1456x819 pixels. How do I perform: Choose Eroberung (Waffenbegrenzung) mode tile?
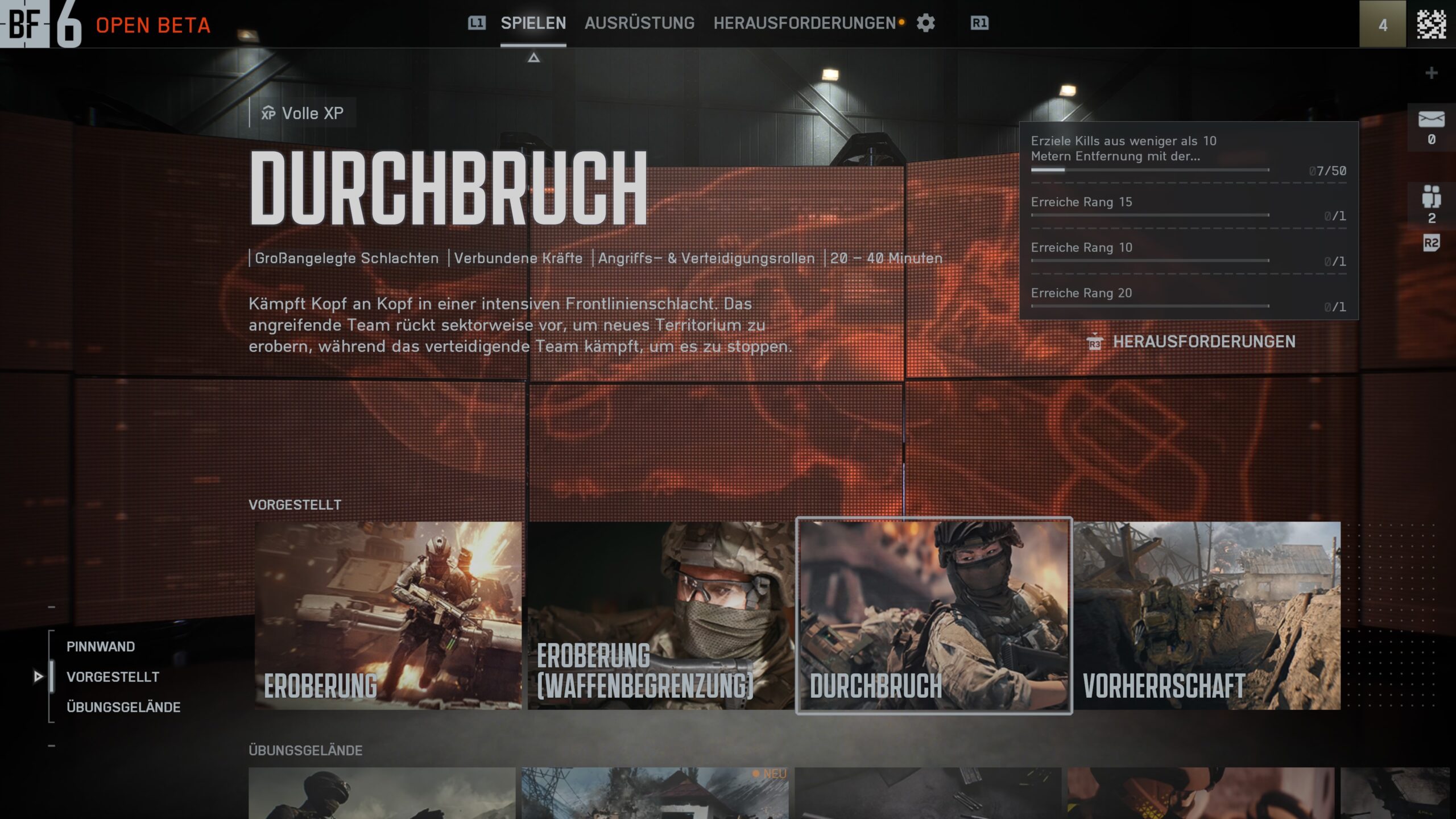(x=661, y=615)
